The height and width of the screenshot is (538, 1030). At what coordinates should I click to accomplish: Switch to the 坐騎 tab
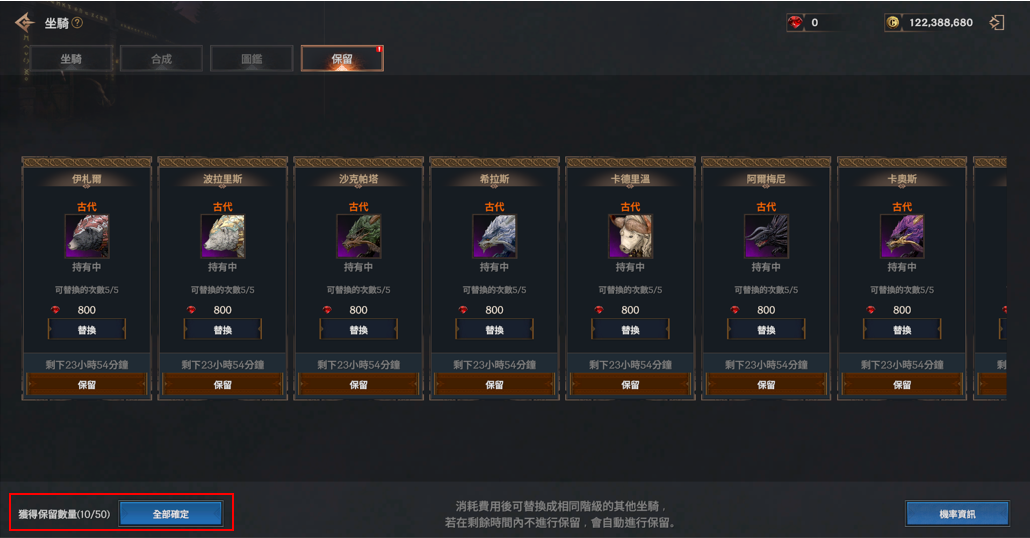(70, 59)
